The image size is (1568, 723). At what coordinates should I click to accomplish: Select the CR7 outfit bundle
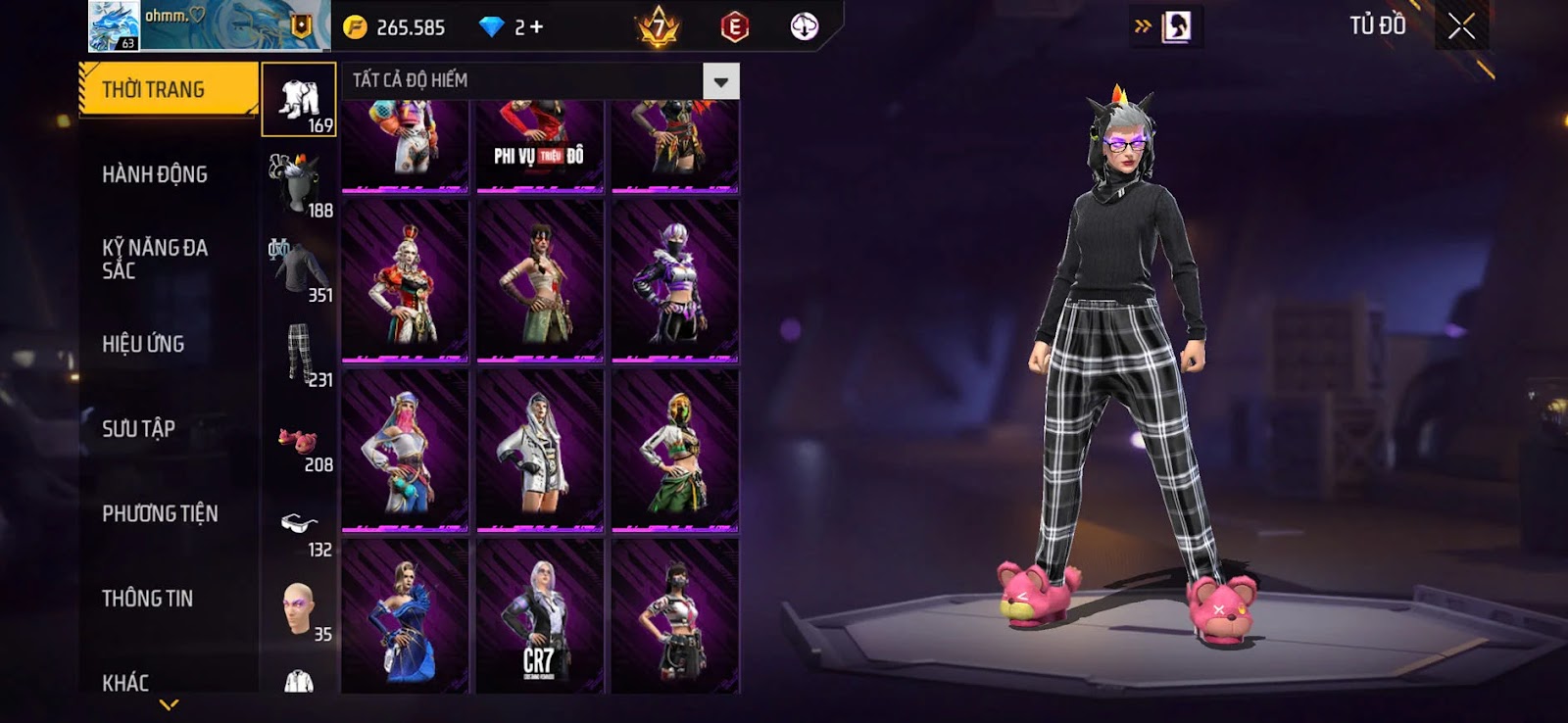pyautogui.click(x=539, y=617)
